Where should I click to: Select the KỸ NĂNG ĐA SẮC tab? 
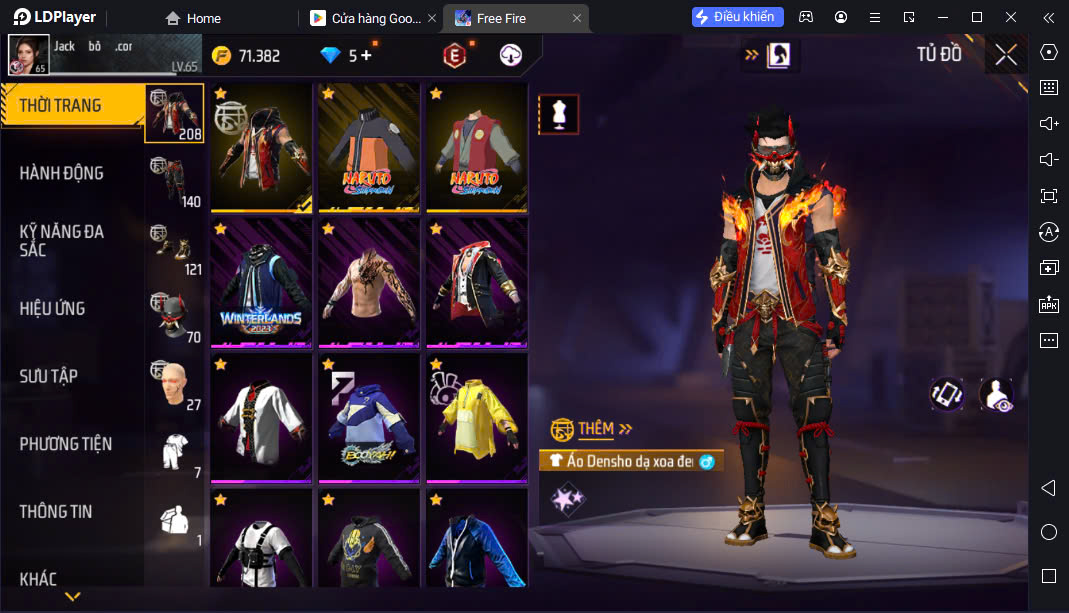coord(62,240)
